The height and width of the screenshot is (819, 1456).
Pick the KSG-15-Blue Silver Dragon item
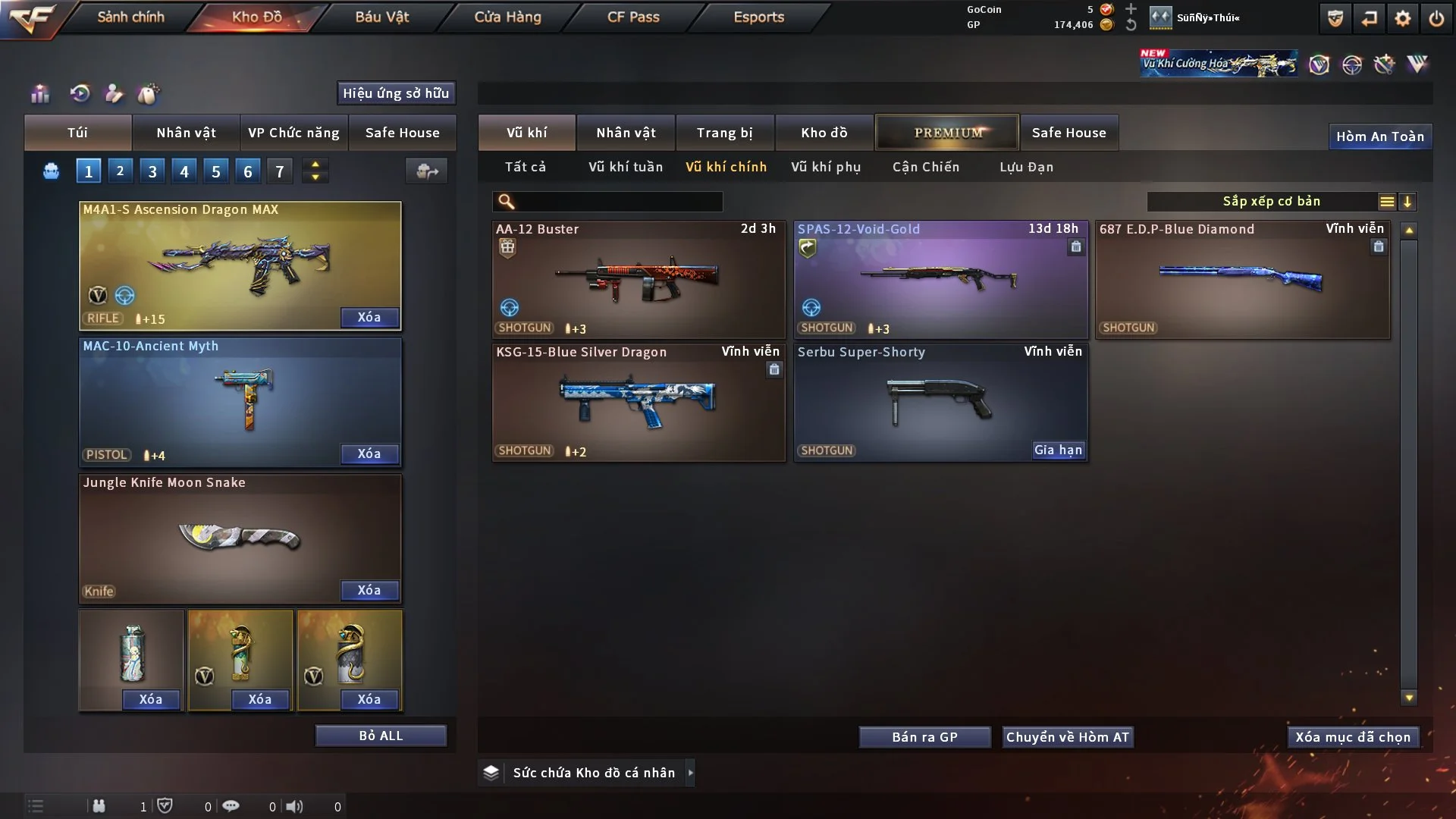click(638, 403)
